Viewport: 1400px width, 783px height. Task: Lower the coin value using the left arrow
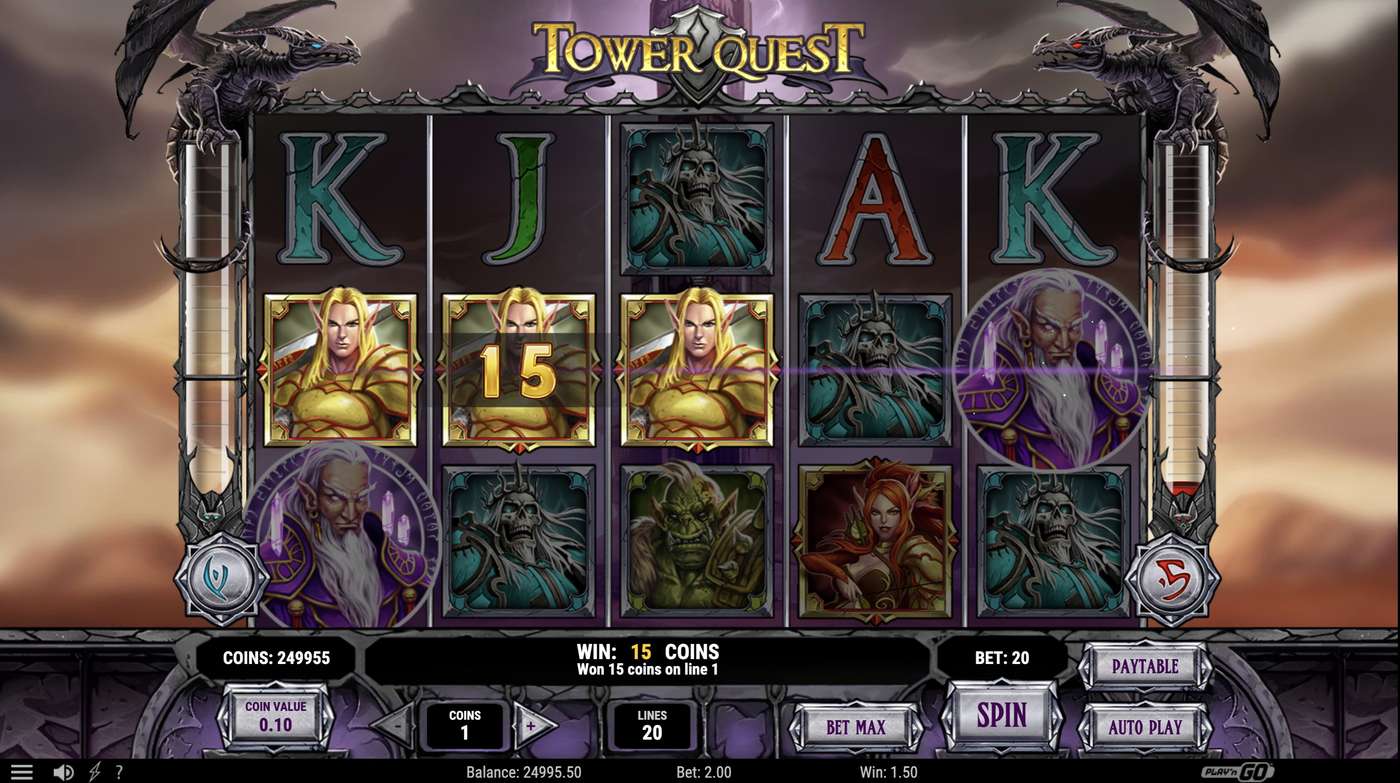[x=222, y=718]
